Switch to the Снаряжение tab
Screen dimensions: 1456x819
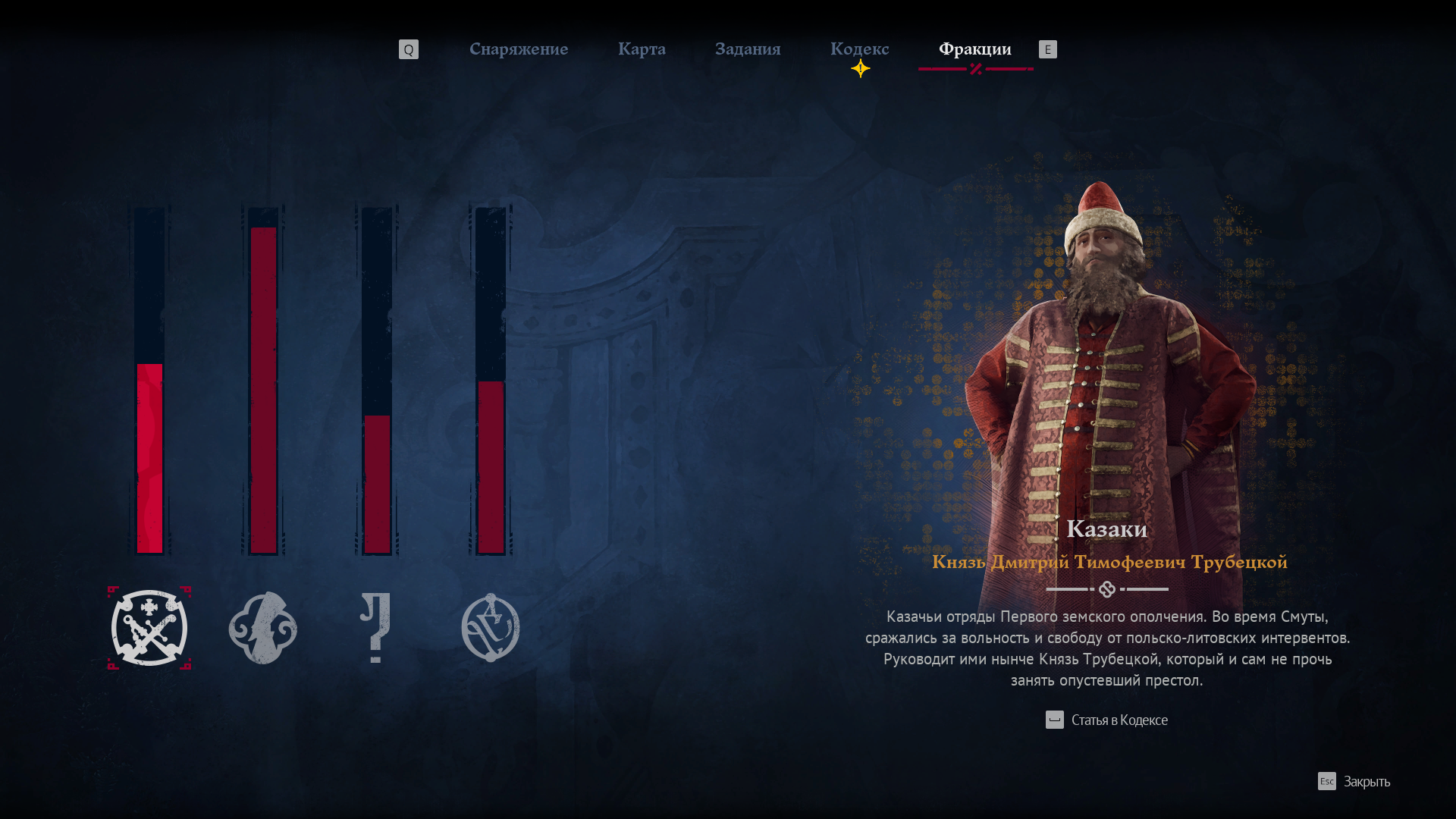[x=519, y=49]
